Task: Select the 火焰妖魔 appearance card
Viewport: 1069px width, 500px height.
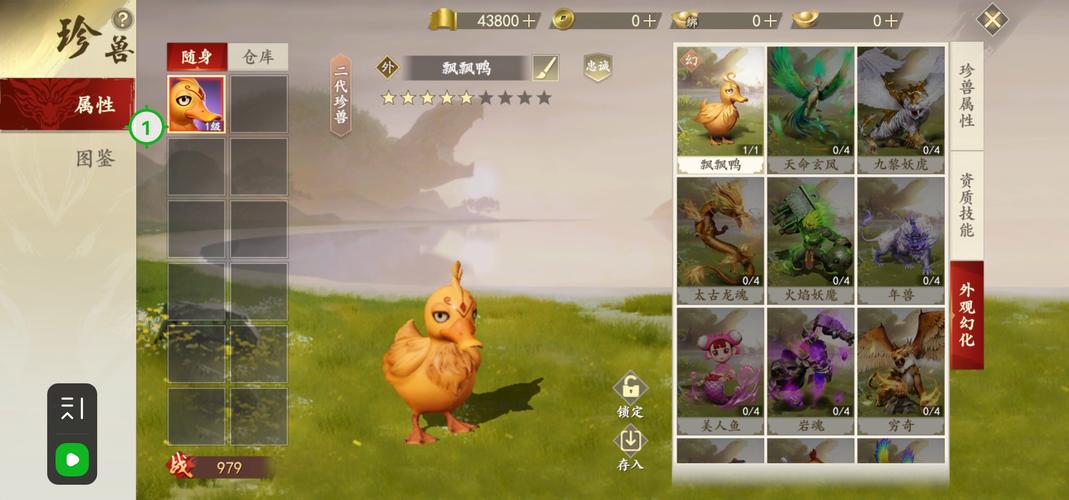Action: click(x=809, y=238)
